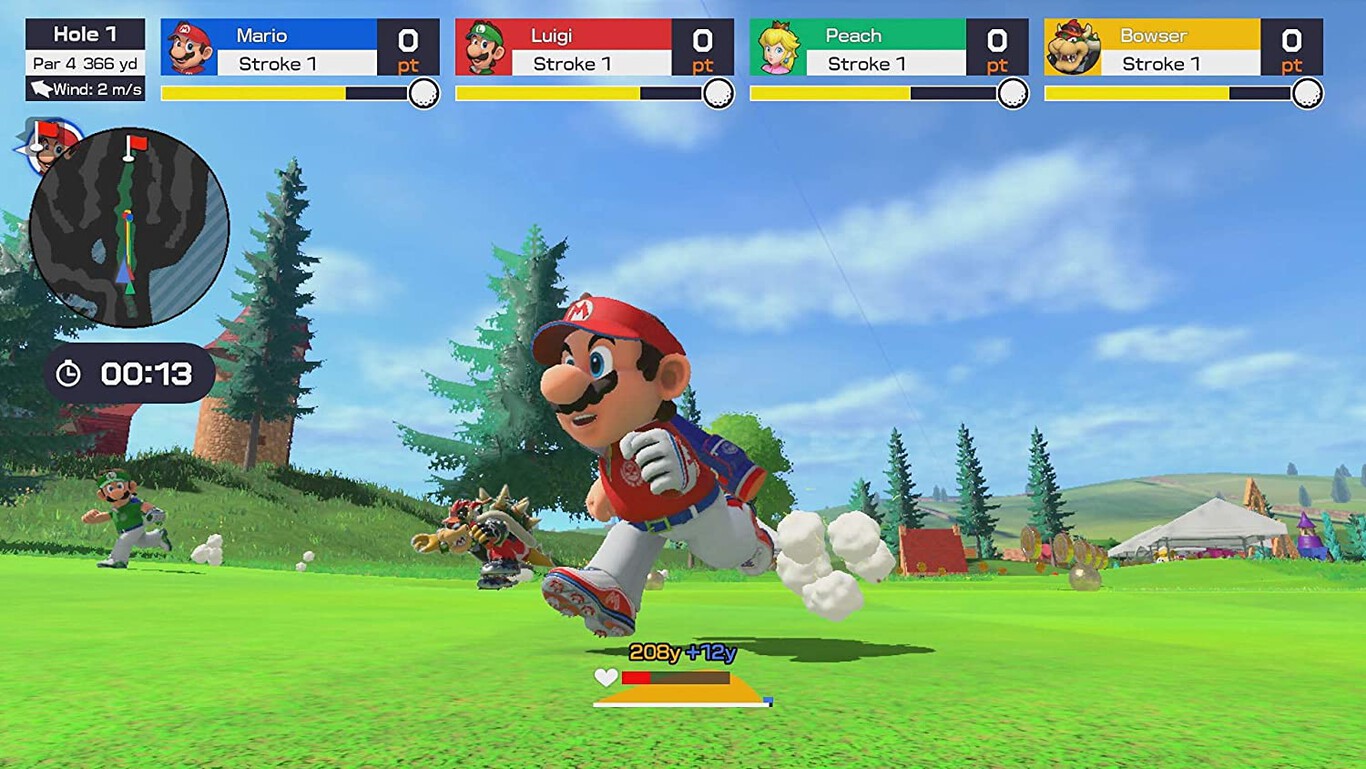Click the golf ball icon on Peach's stamina bar
The width and height of the screenshot is (1366, 769).
tap(1014, 93)
